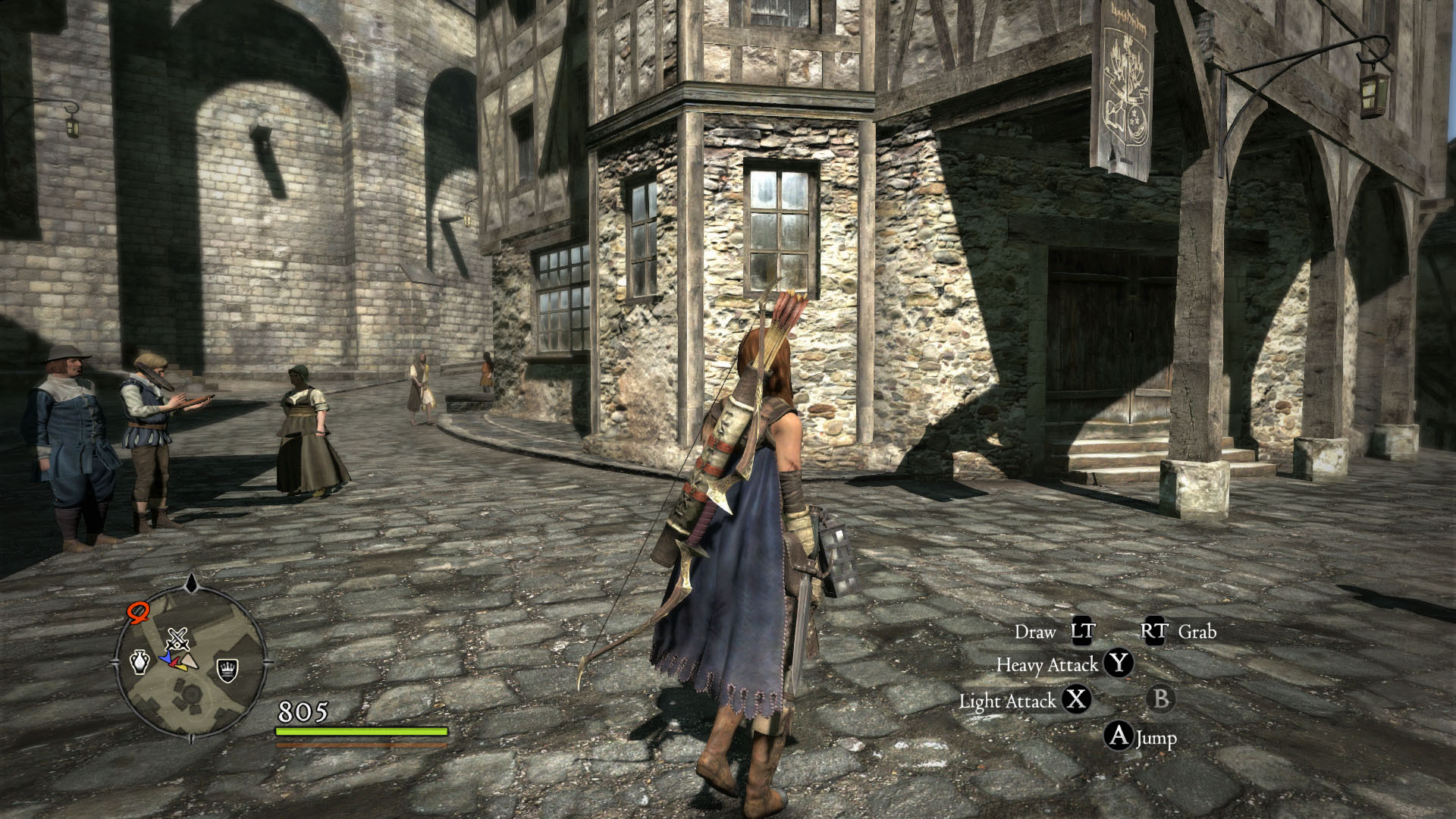This screenshot has width=1456, height=819.
Task: Select the white urn marker on minimap
Action: coord(140,662)
